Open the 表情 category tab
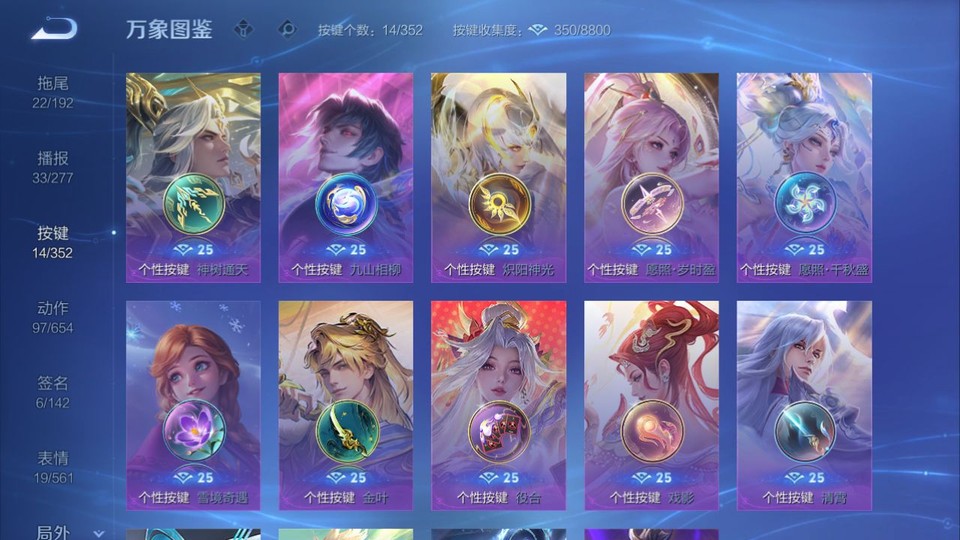Screen dimensions: 960x540 53,467
